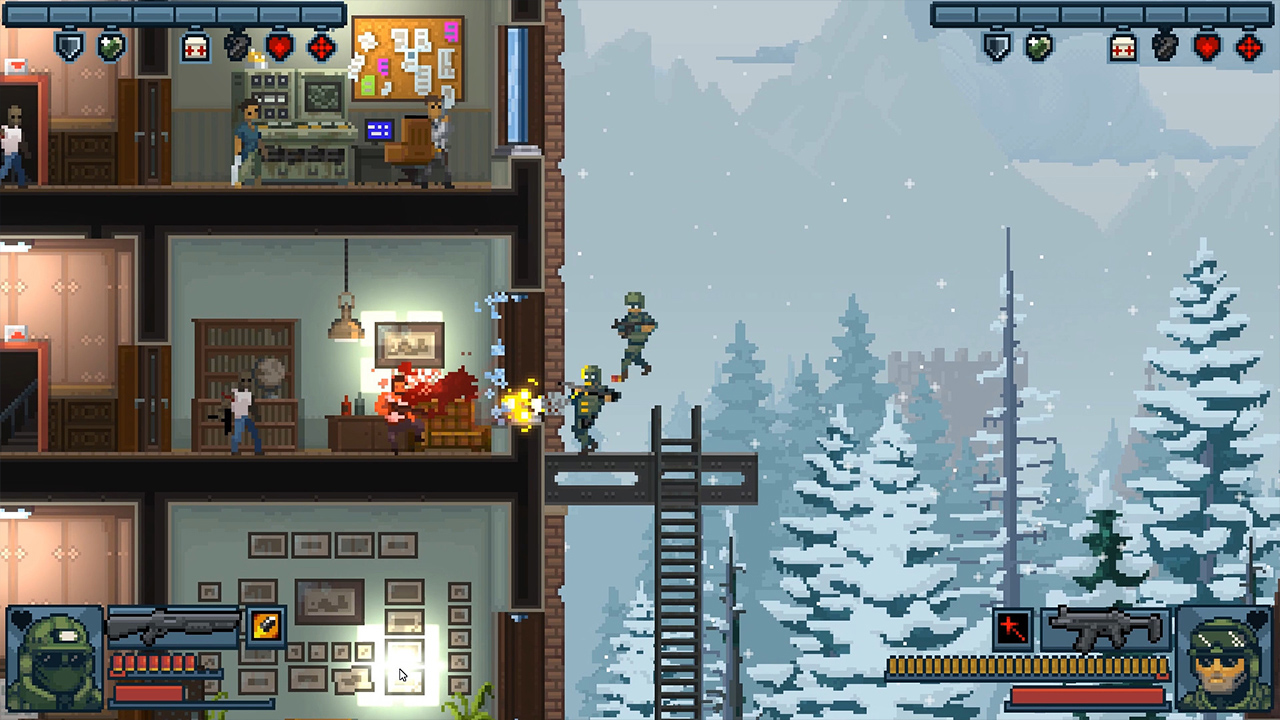Click the red heart medallion on the top-right bar

(x=1206, y=47)
